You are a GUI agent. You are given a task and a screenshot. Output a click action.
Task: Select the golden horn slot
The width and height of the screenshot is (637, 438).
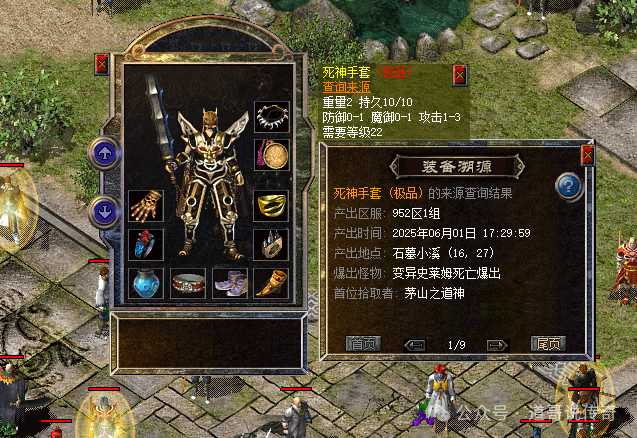pos(271,284)
